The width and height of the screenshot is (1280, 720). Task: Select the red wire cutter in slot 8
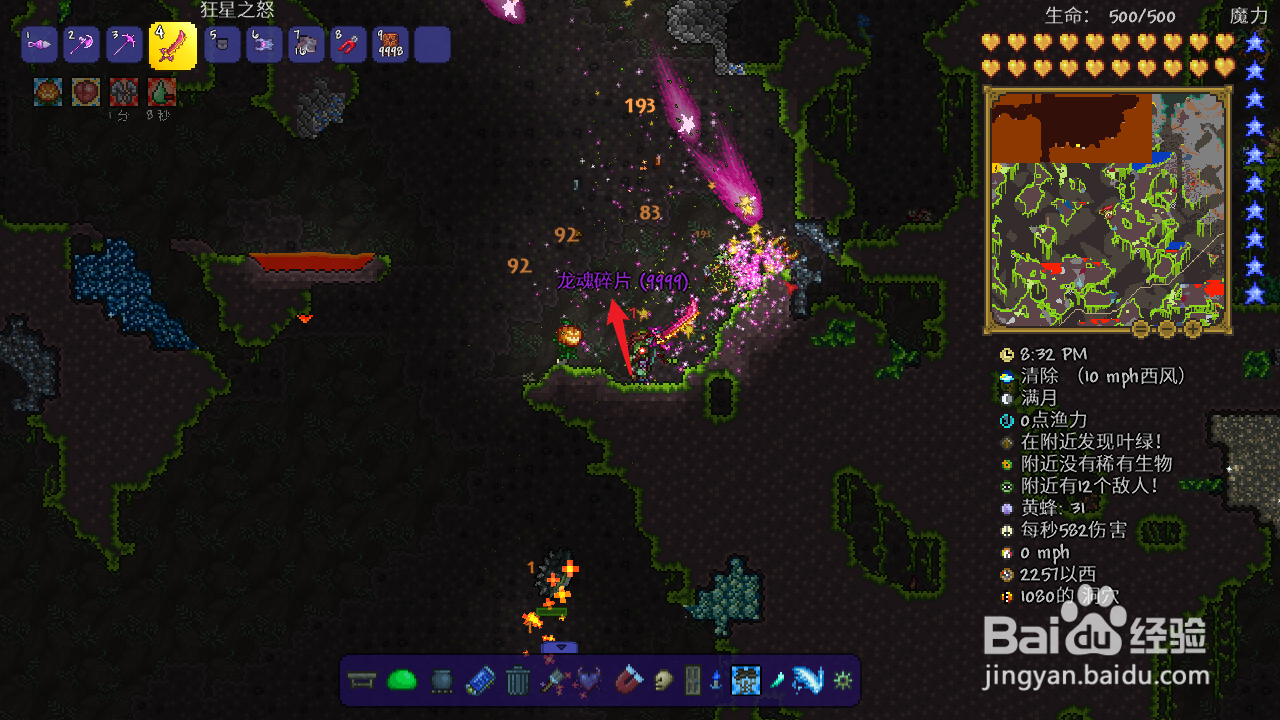pyautogui.click(x=348, y=45)
